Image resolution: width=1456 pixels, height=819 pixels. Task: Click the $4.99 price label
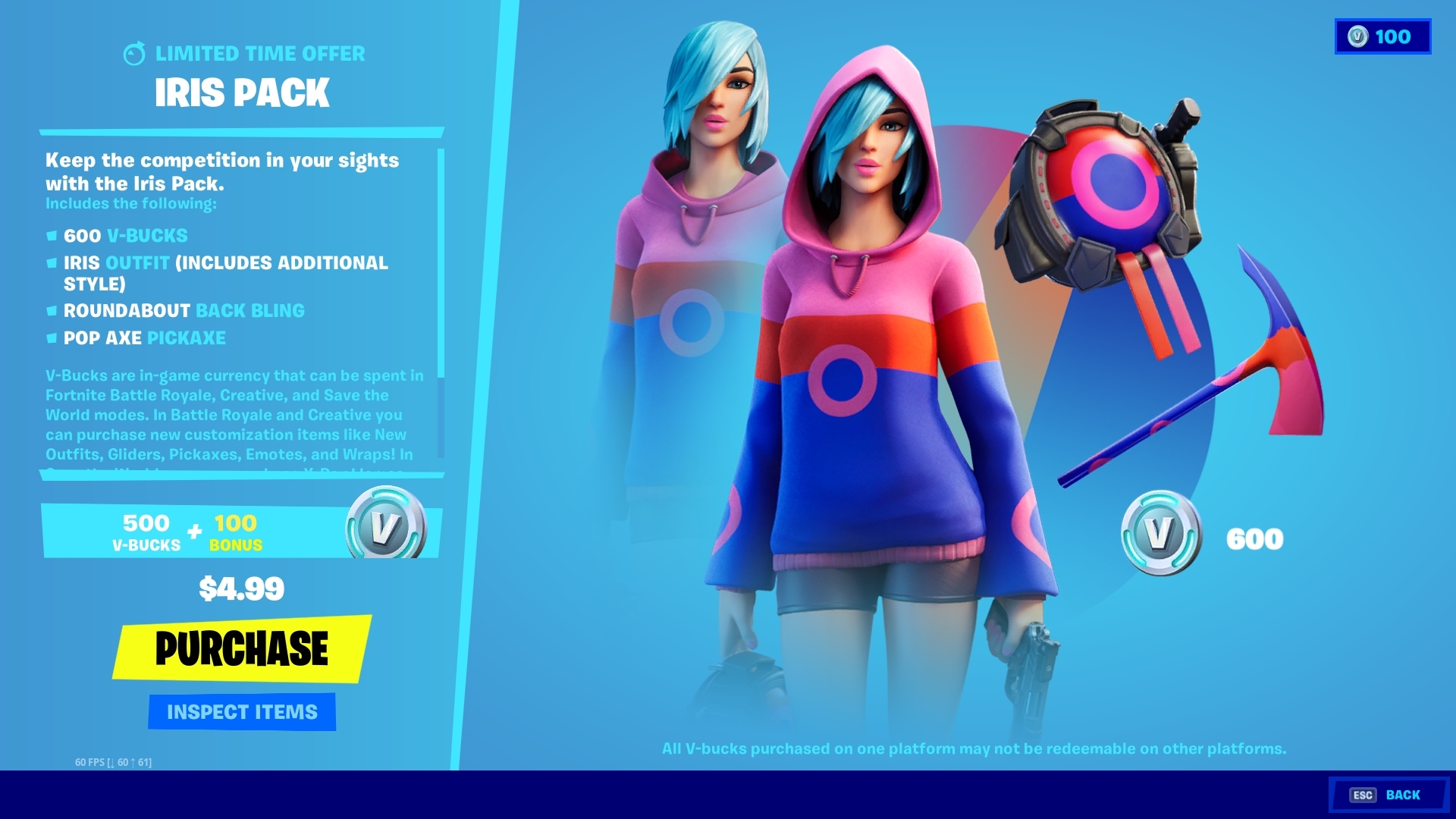[241, 588]
